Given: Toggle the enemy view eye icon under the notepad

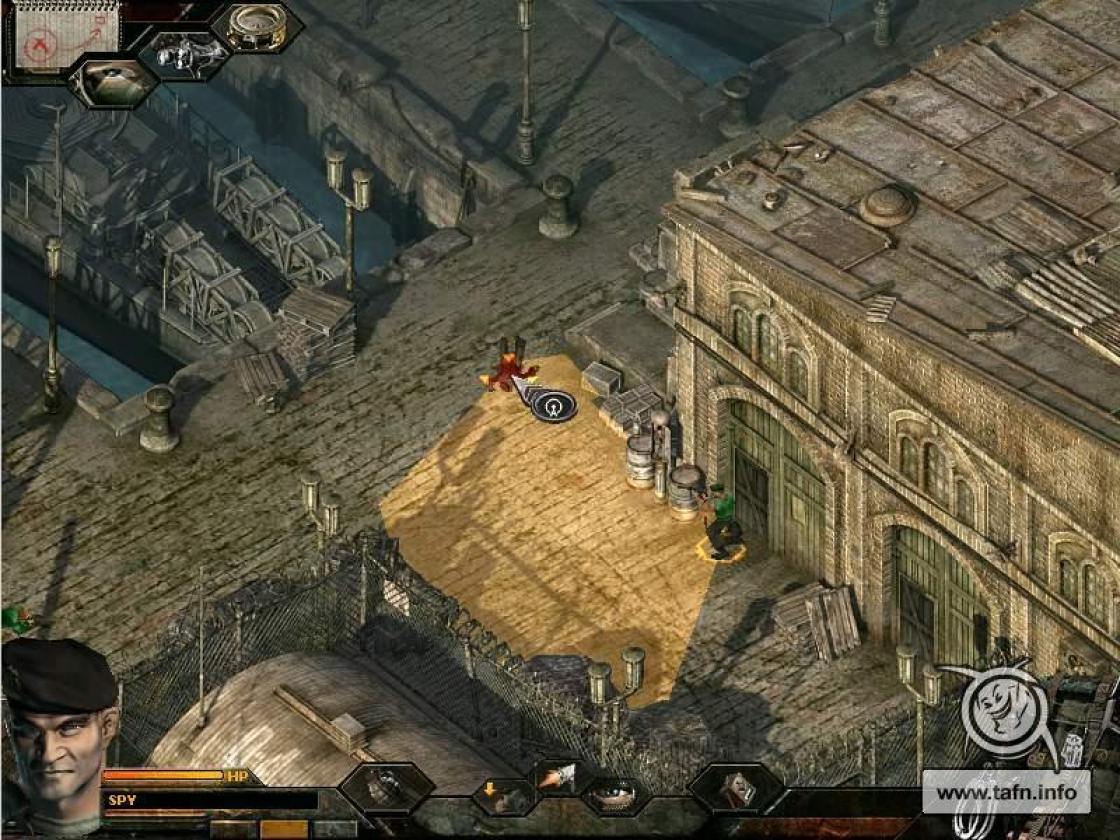Looking at the screenshot, I should [114, 82].
